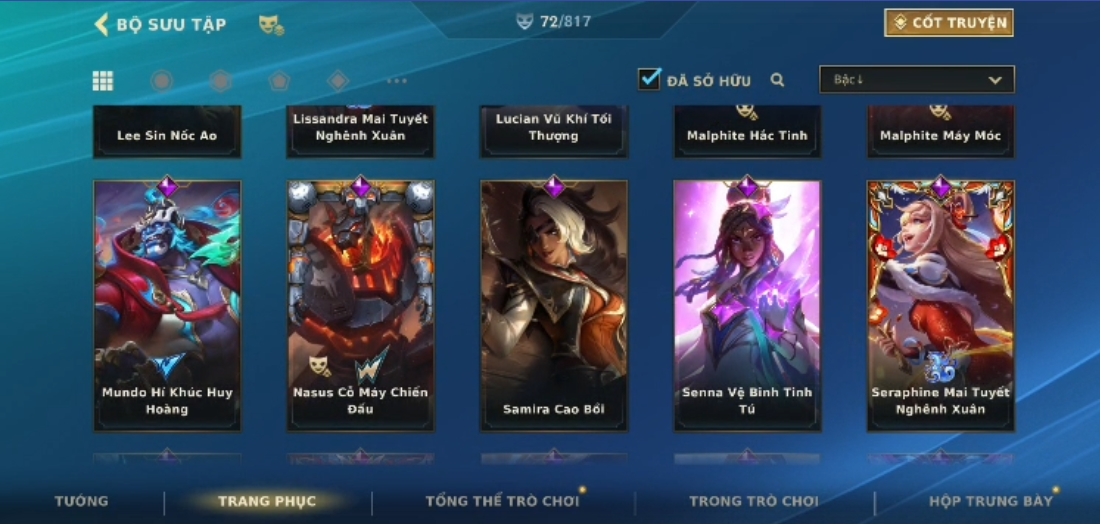The width and height of the screenshot is (1100, 524).
Task: Select the Lee Sin Nốc Ao card
Action: pyautogui.click(x=167, y=133)
